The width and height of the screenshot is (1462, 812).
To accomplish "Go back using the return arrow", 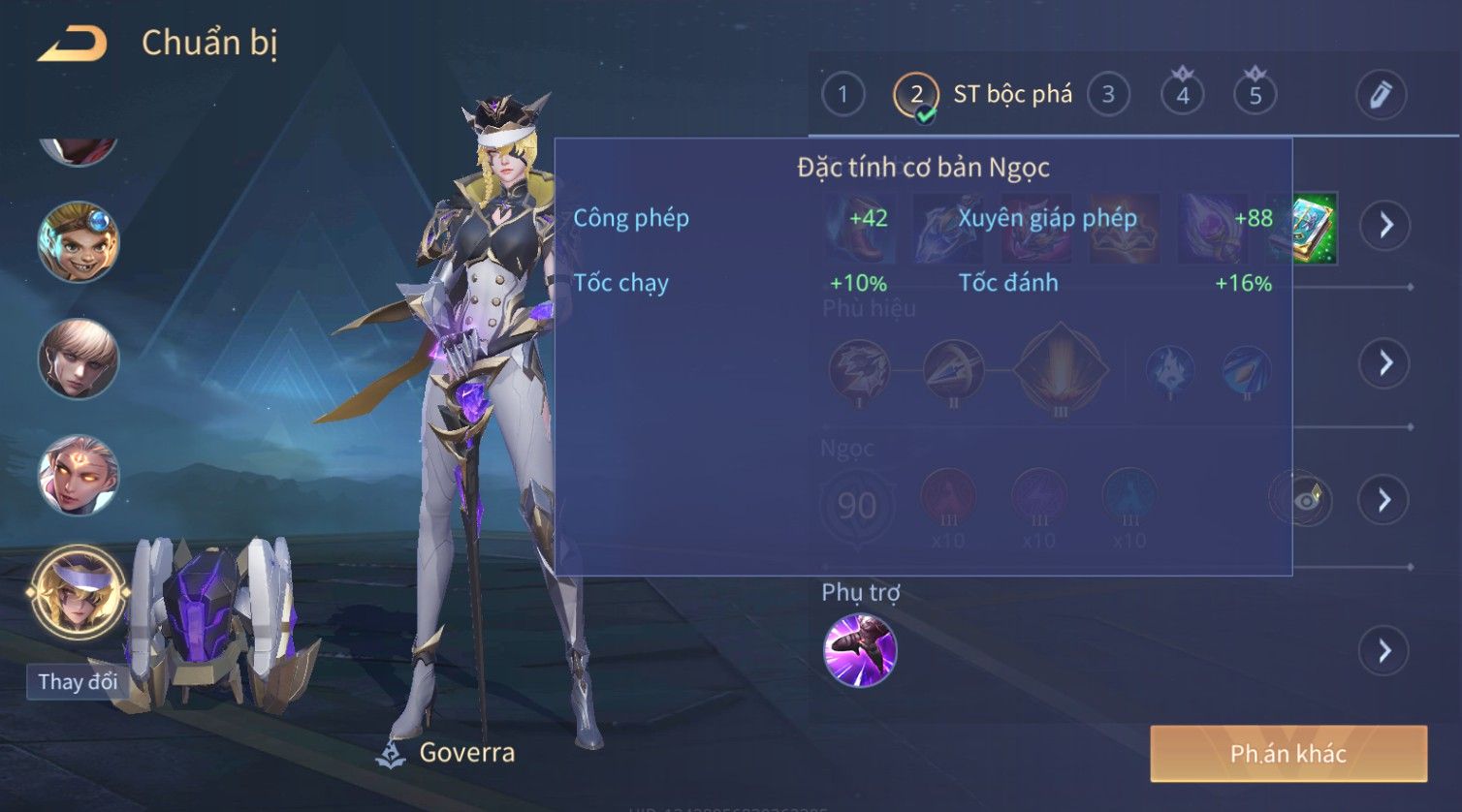I will coord(72,44).
